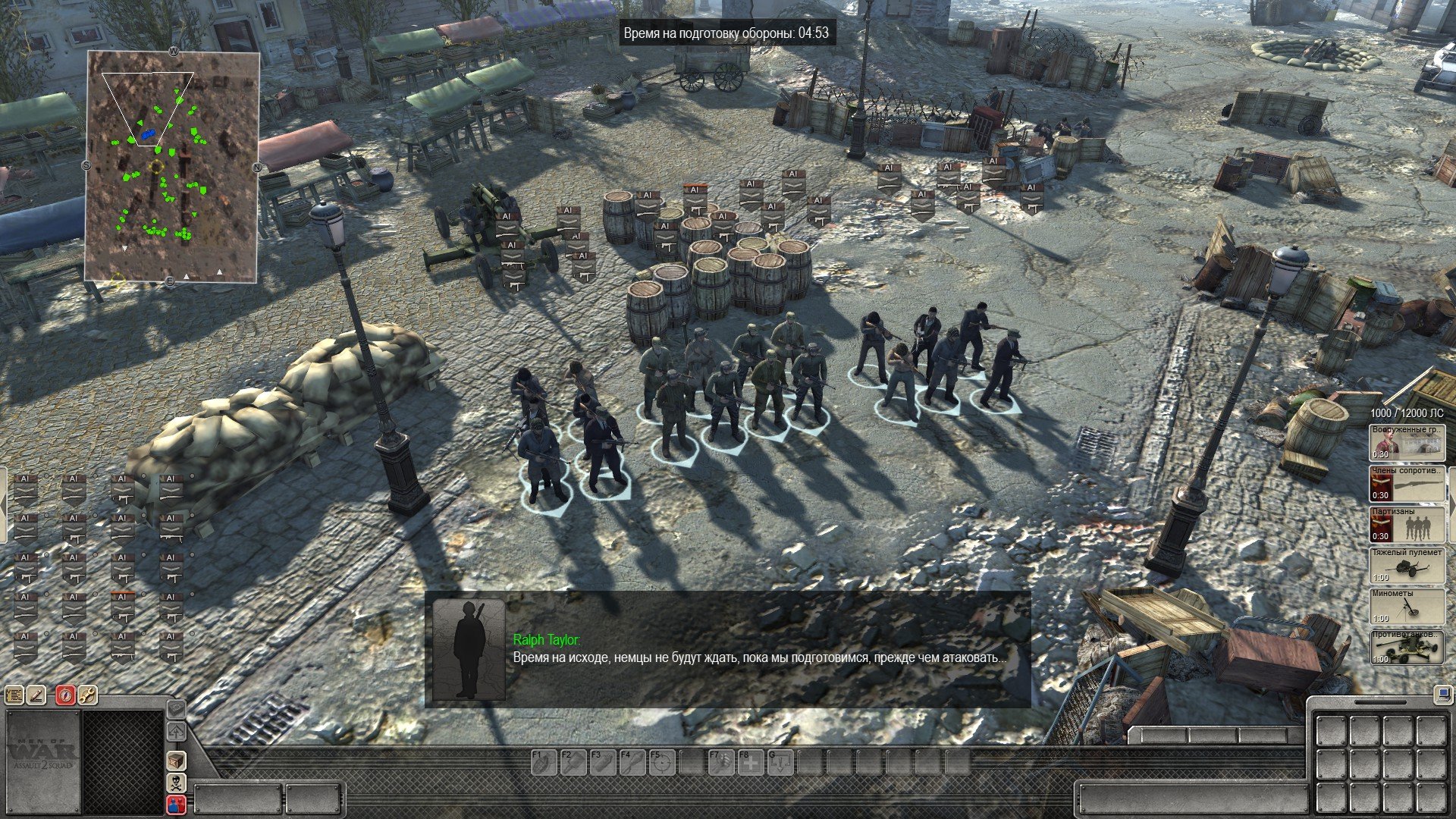Activate the F5 crosshair aim command

point(661,762)
